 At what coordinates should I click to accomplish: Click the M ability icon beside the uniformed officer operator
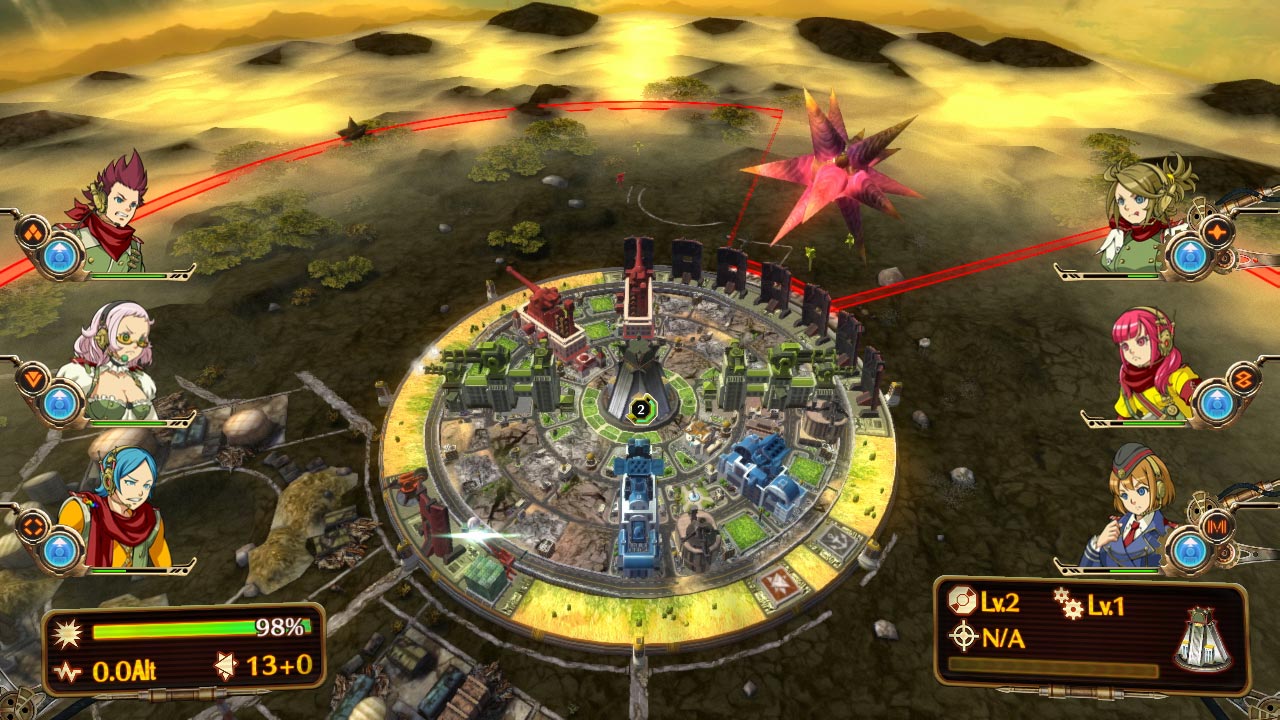click(x=1218, y=524)
